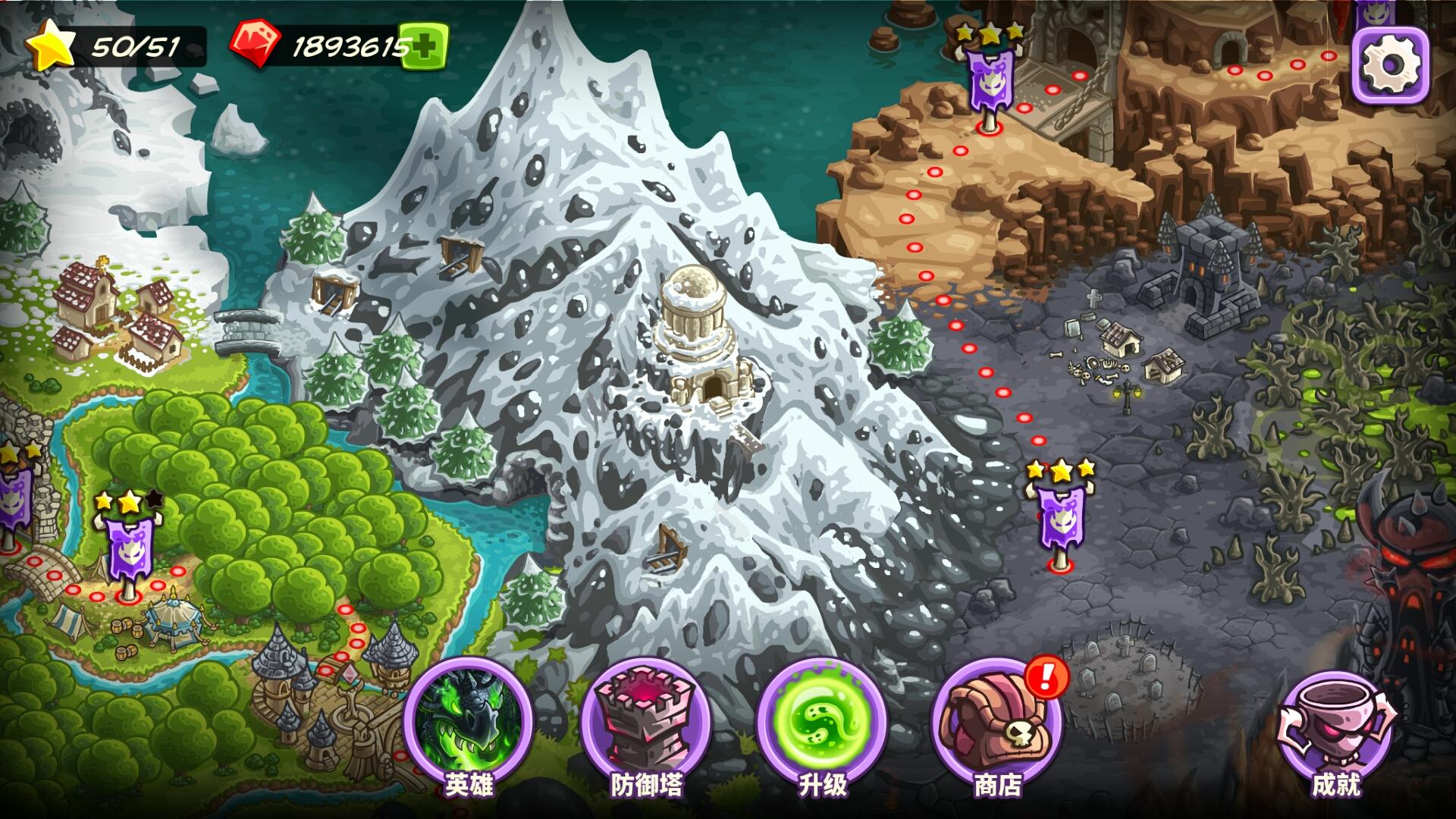Viewport: 1456px width, 819px height.
Task: Open the settings gear menu
Action: point(1390,66)
